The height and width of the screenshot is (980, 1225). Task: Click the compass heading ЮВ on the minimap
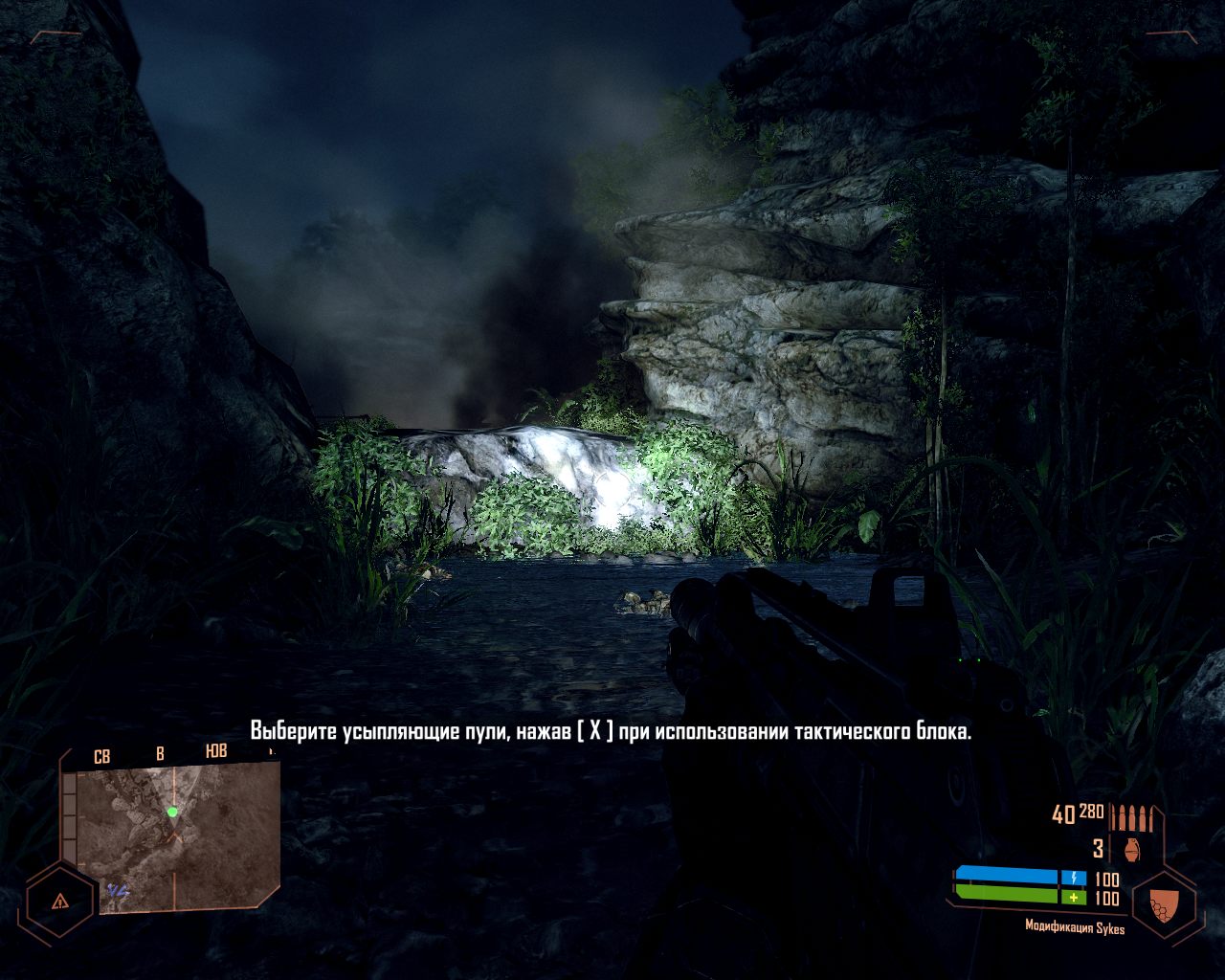215,751
